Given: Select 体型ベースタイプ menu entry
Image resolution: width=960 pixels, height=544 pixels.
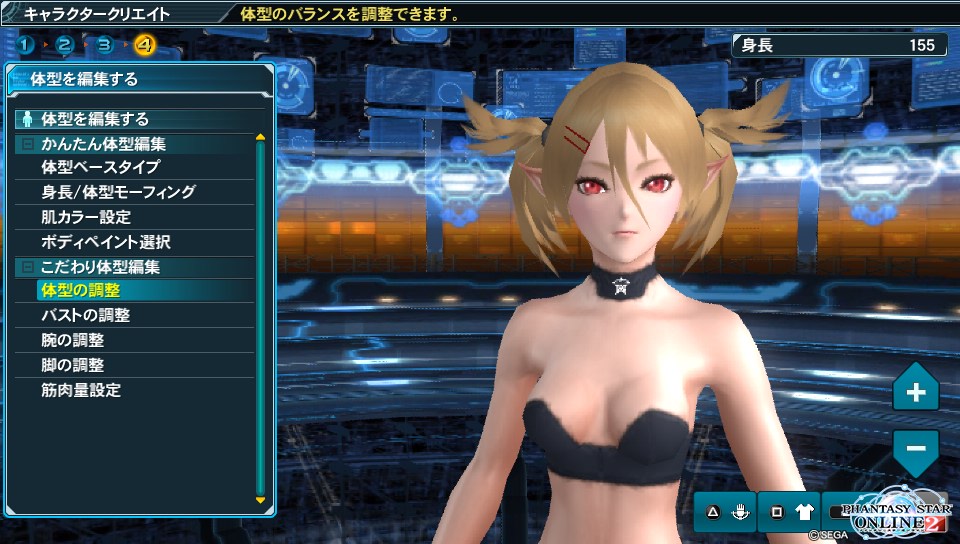Looking at the screenshot, I should [100, 167].
